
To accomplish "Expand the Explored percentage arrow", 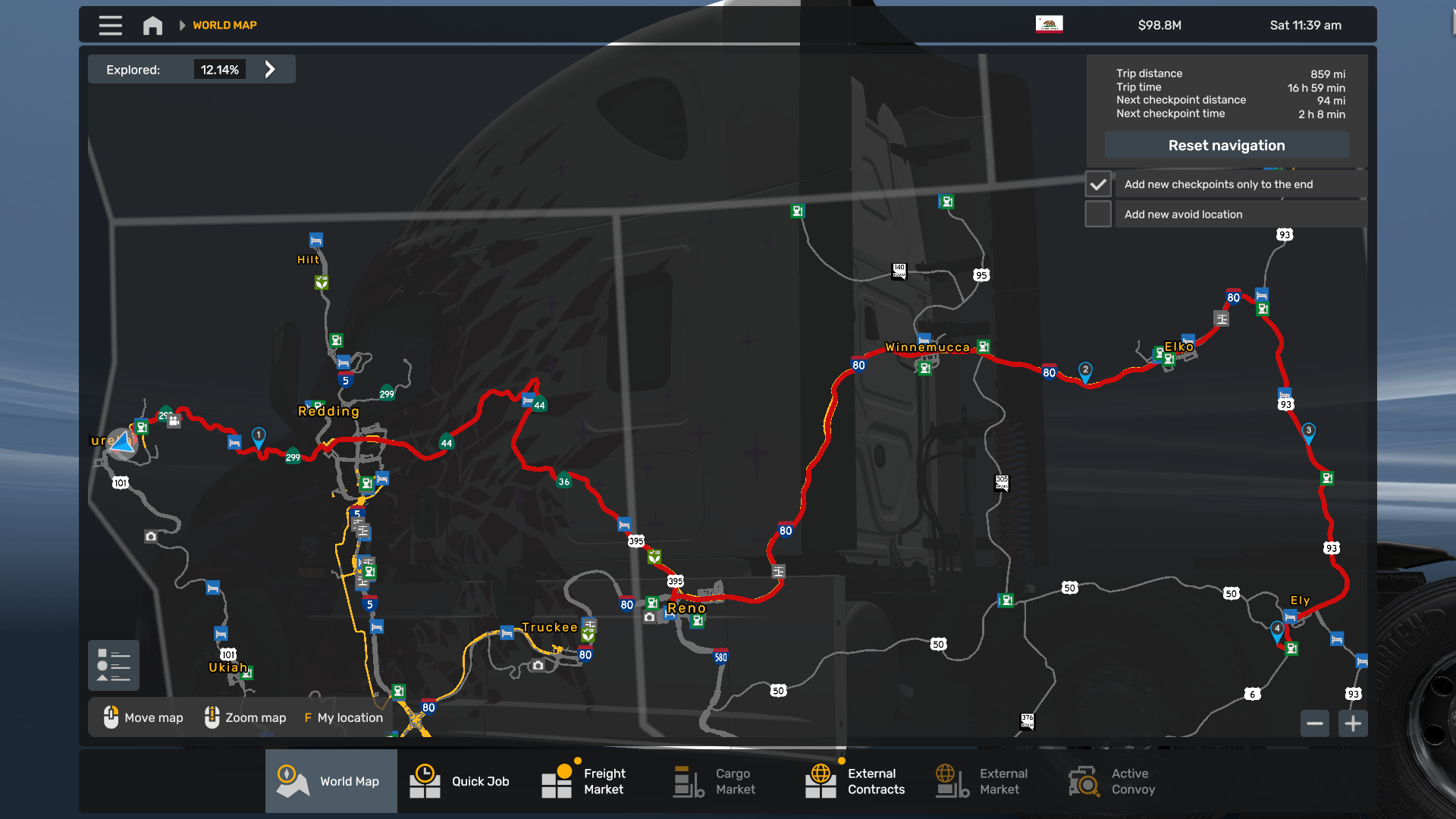I will (x=270, y=70).
